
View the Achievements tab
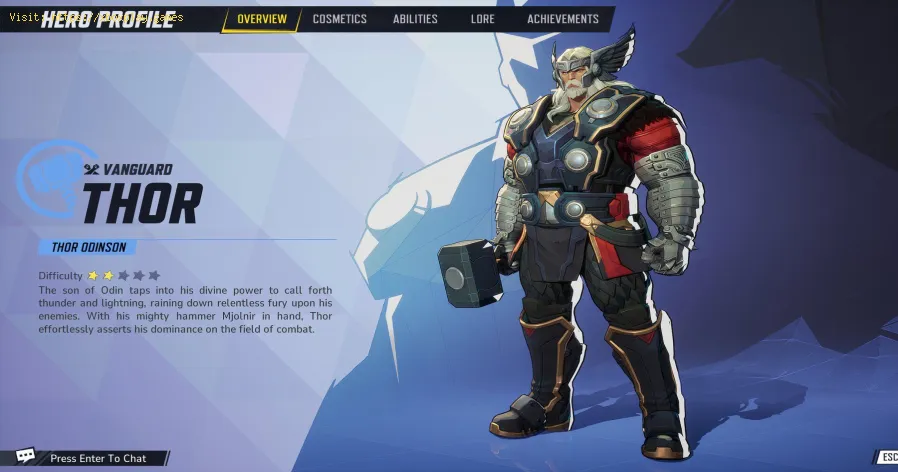[x=562, y=19]
